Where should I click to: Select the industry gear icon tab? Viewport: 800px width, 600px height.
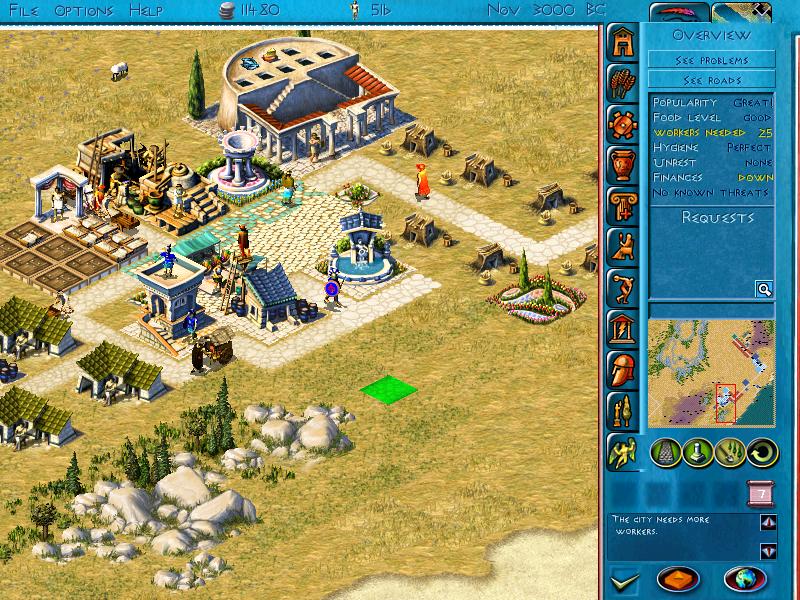625,124
